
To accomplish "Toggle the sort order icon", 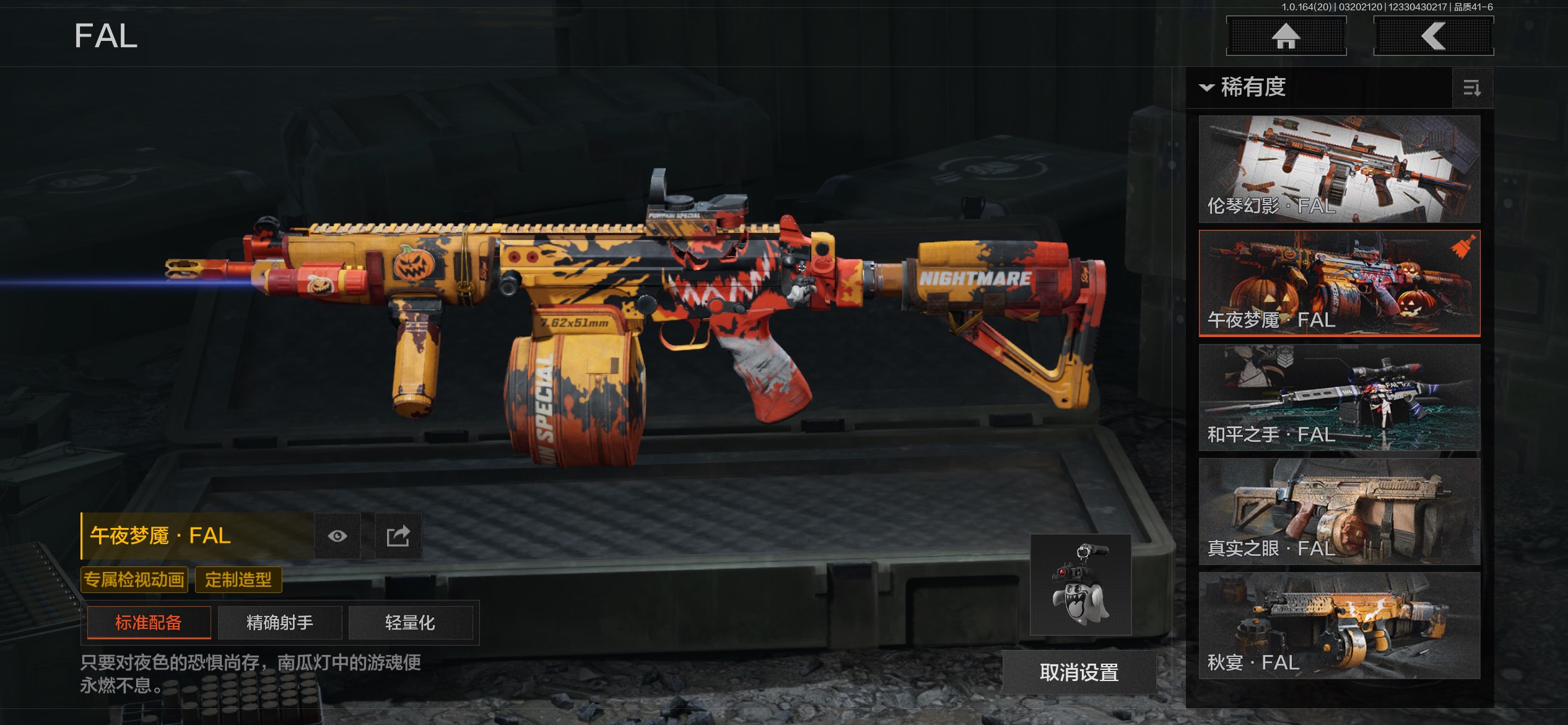I will tap(1472, 88).
